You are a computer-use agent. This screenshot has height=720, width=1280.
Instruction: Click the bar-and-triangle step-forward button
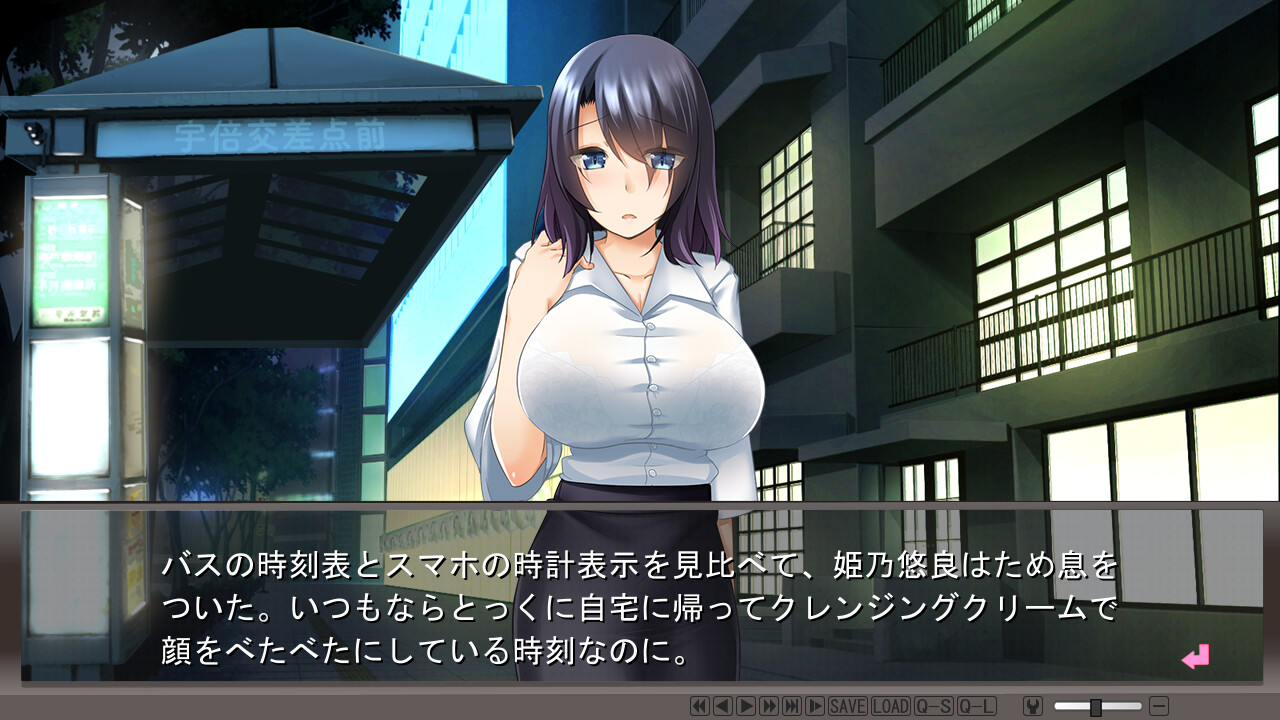pyautogui.click(x=815, y=706)
